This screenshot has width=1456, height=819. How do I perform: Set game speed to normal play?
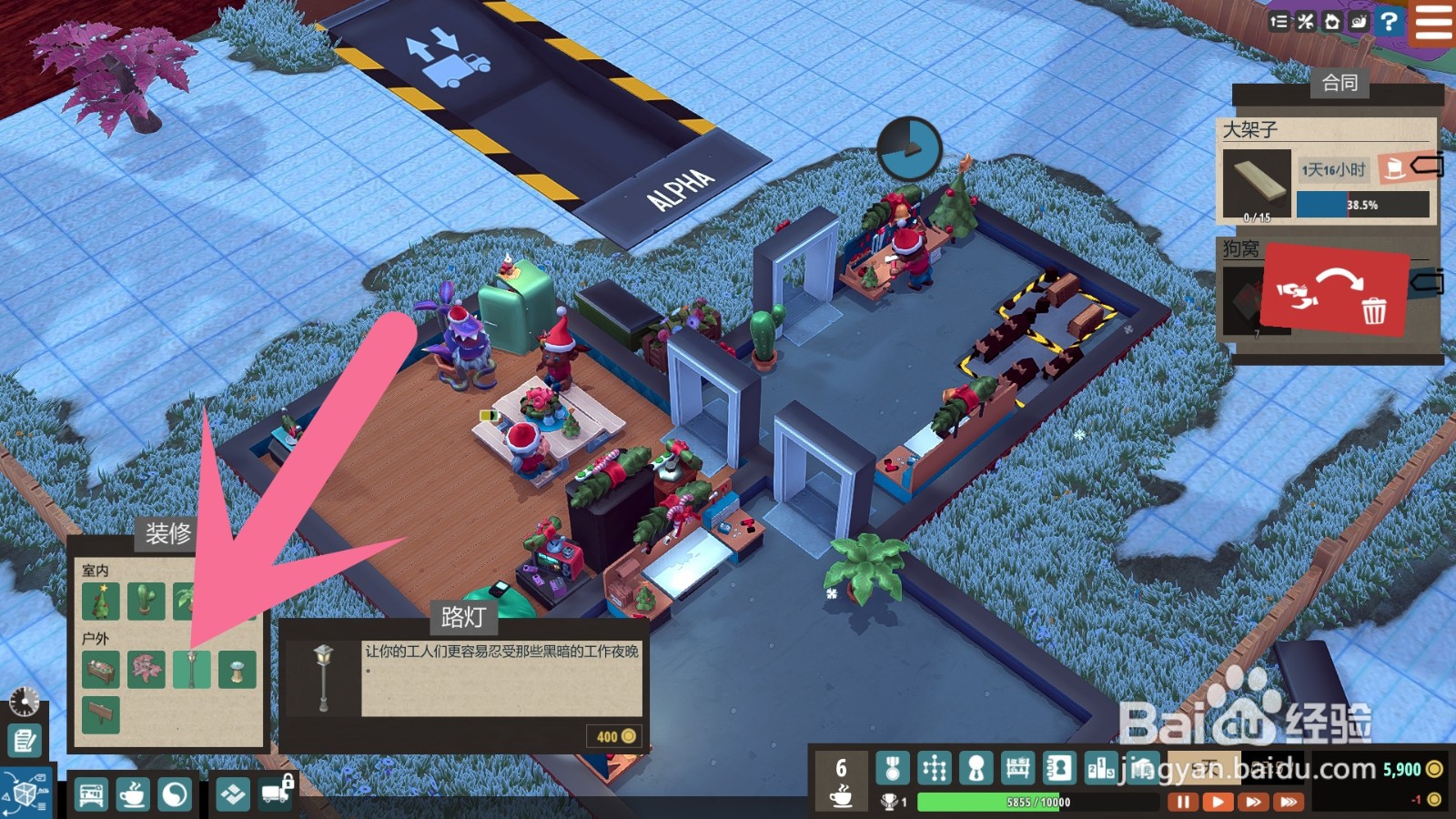[x=1217, y=802]
